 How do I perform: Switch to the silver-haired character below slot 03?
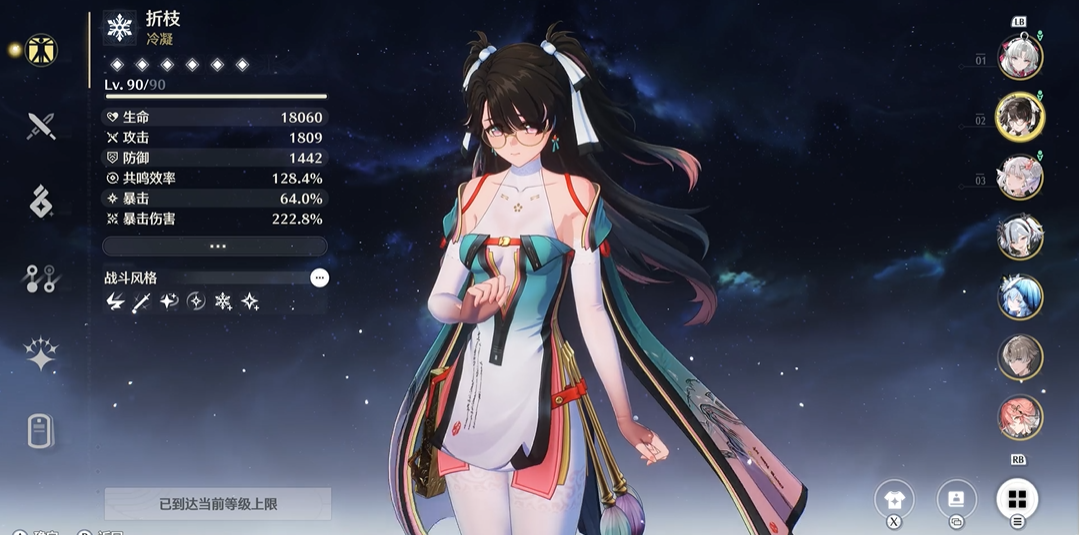click(x=1020, y=237)
